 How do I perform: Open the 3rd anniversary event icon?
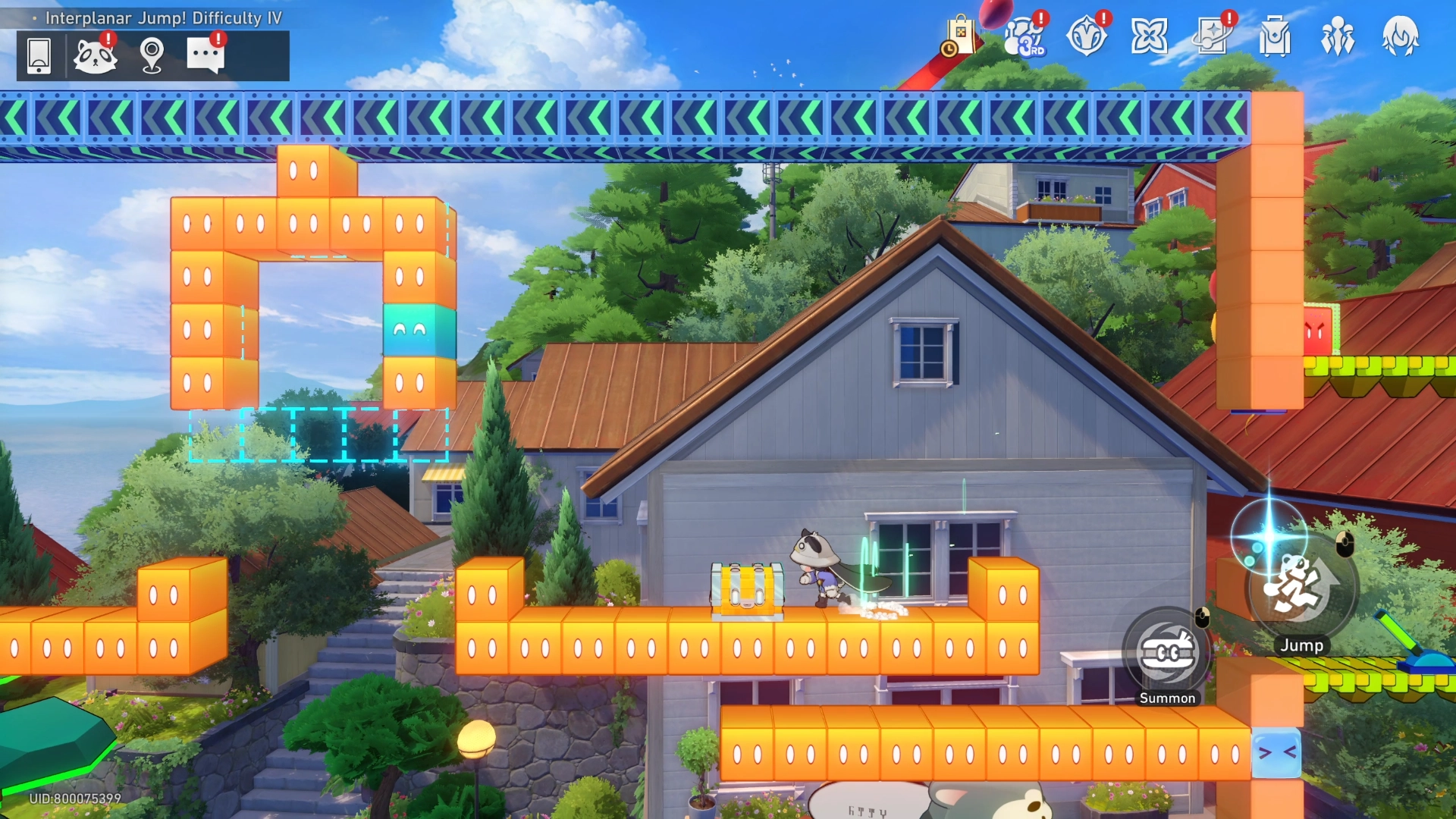tap(1025, 36)
